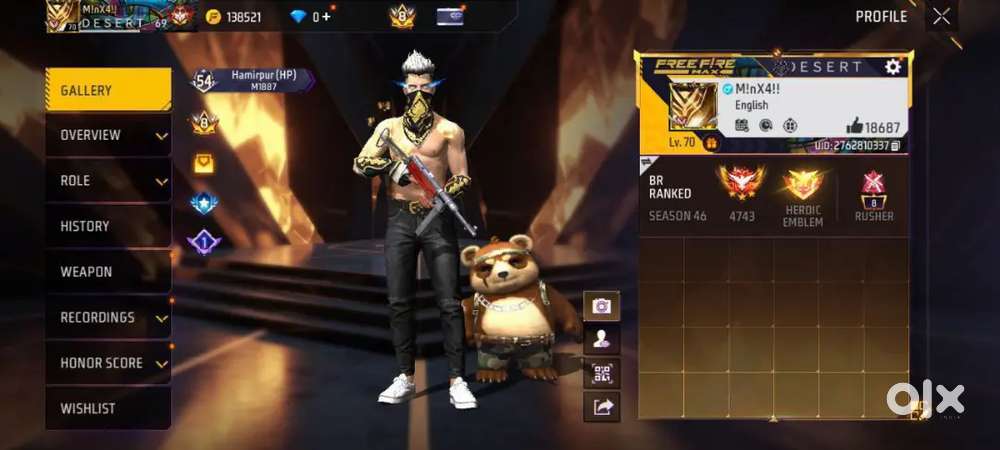Close the profile screen with the X
1000x450 pixels.
941,16
